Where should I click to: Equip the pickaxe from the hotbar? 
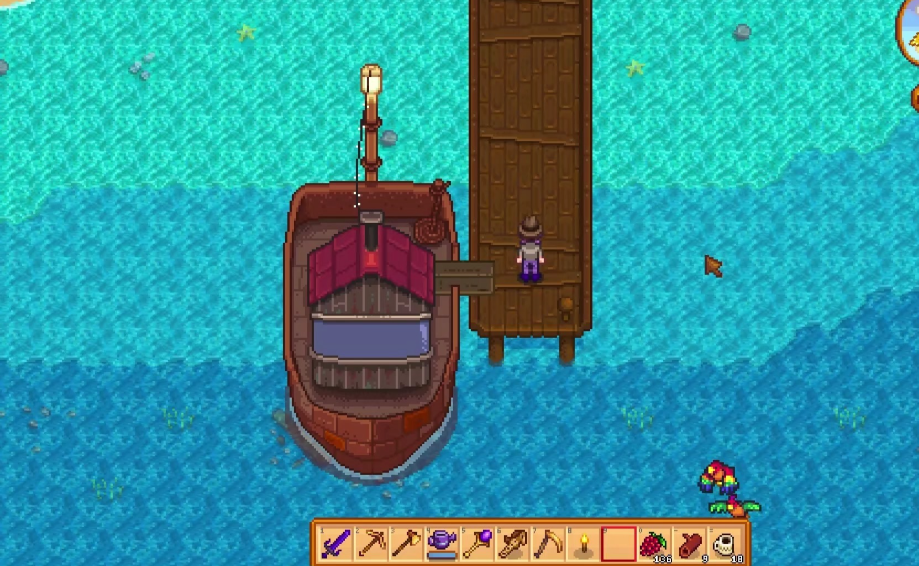(372, 544)
